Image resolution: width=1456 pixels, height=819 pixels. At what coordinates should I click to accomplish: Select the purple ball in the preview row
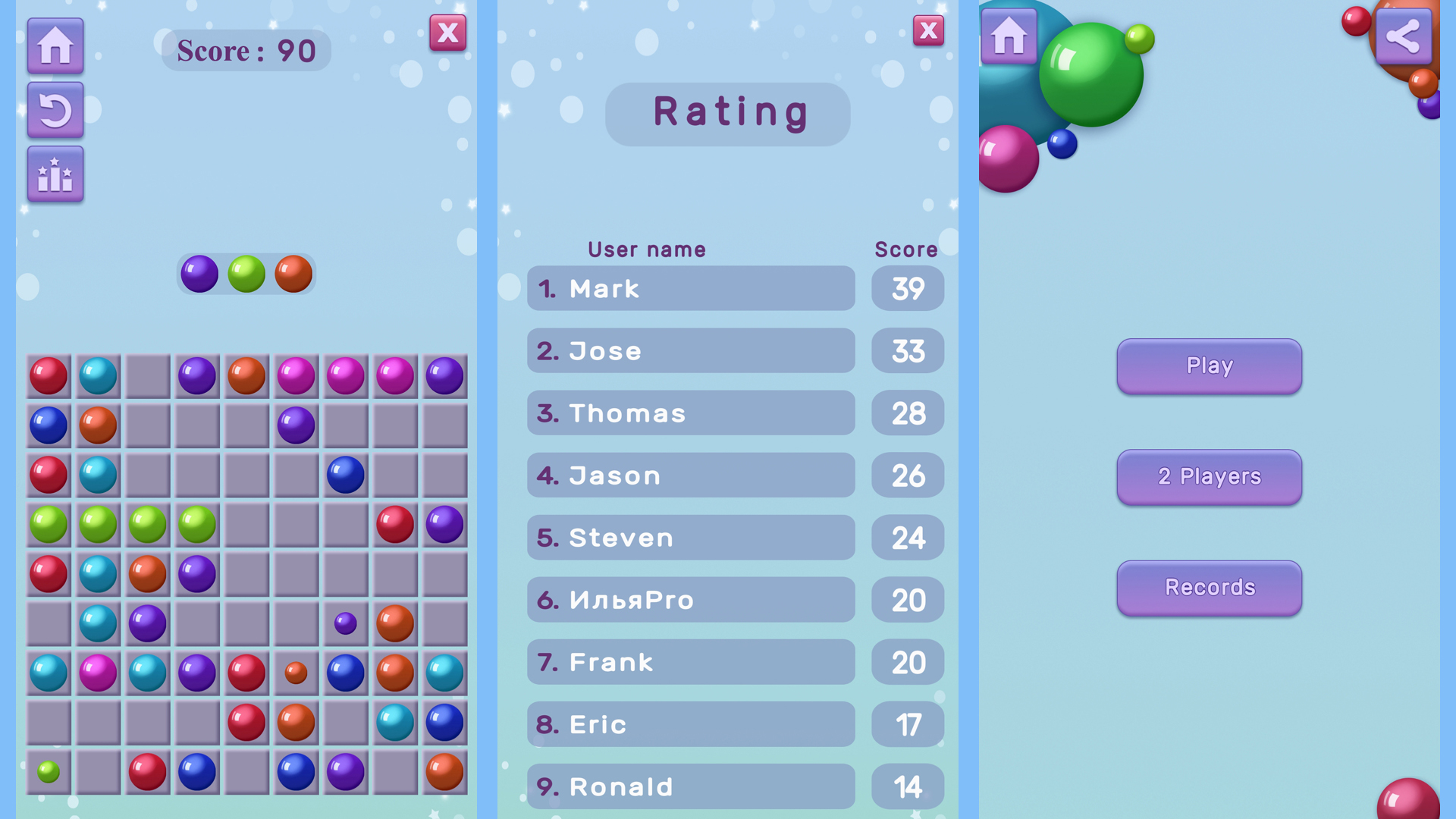(199, 274)
